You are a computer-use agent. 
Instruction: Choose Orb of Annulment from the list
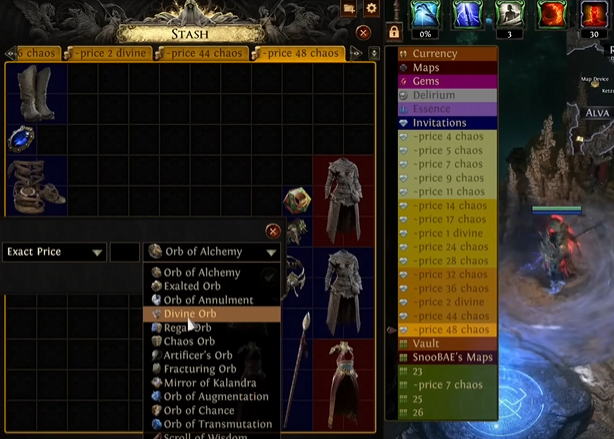coord(208,300)
